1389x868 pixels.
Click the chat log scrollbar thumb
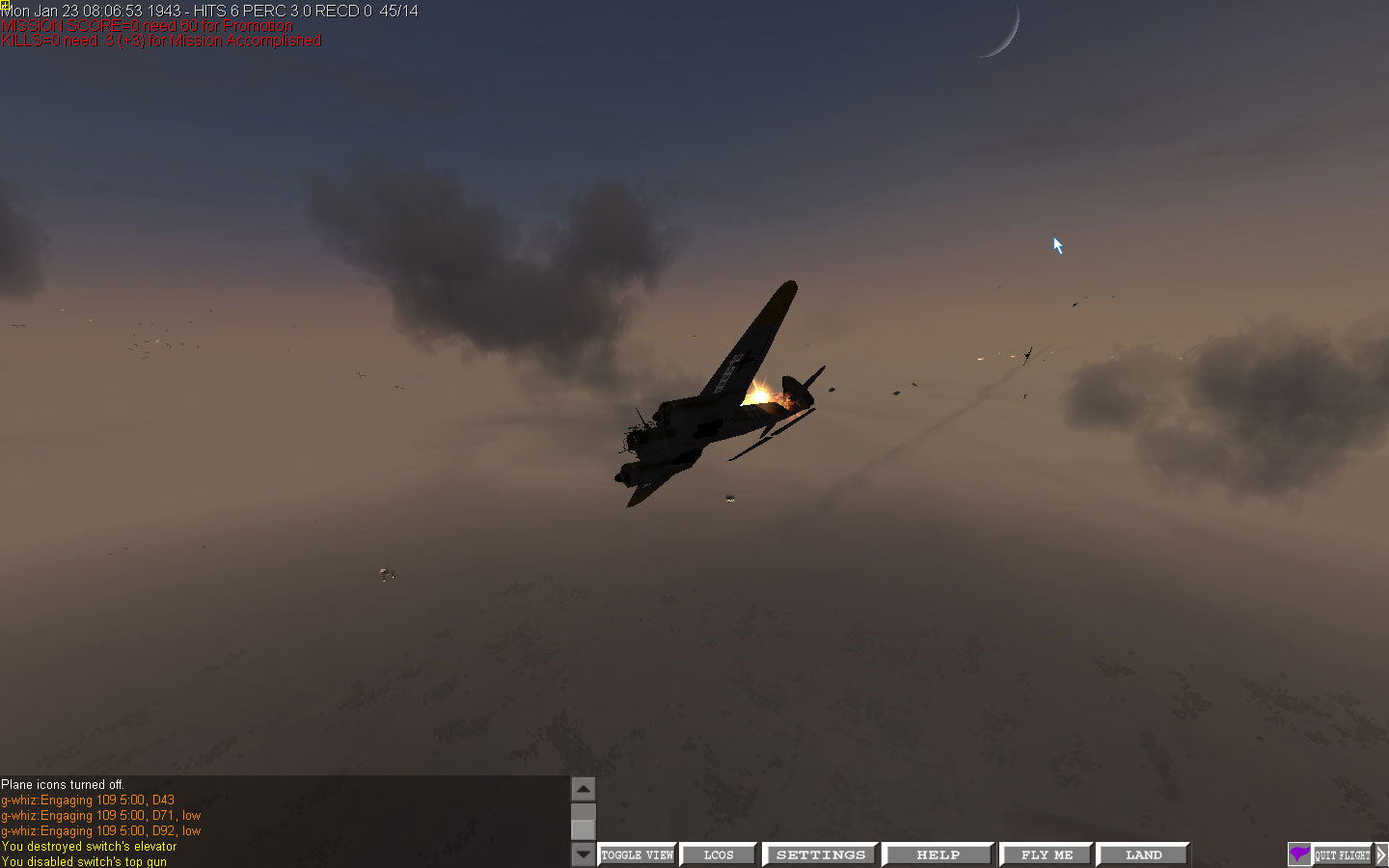(584, 829)
